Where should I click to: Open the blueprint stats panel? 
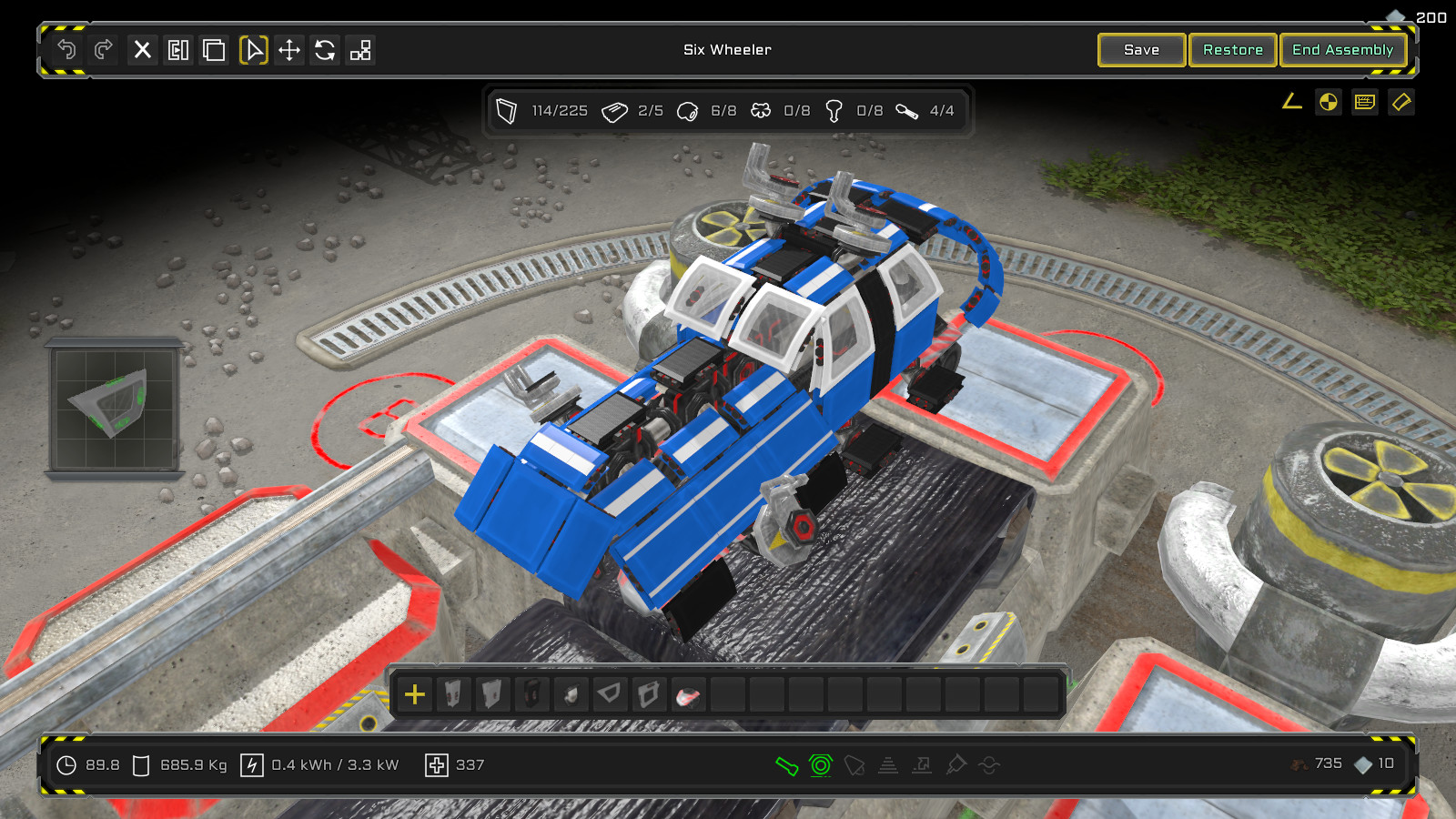click(x=1363, y=102)
